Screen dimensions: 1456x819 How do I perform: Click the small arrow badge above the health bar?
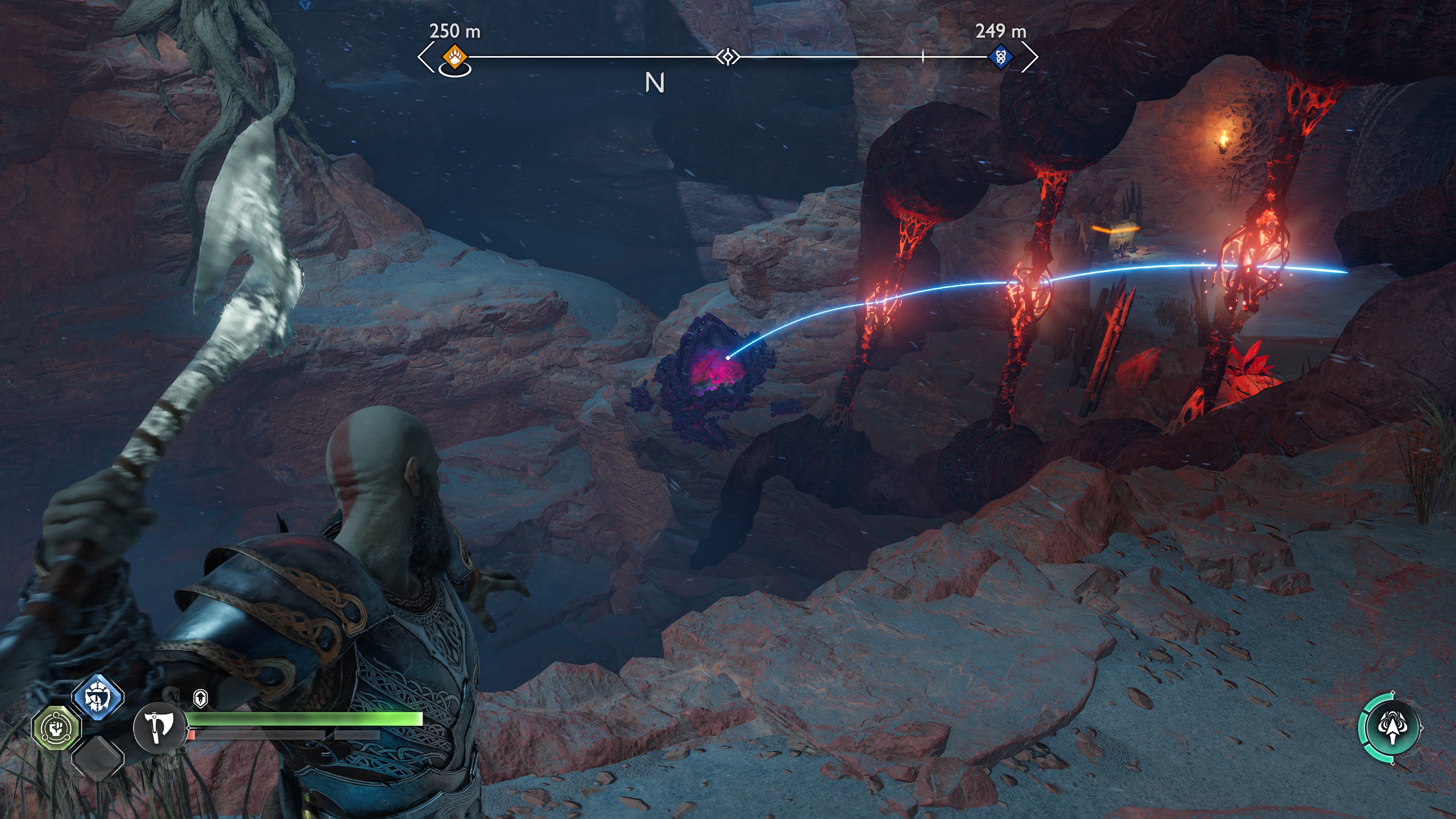coord(200,698)
